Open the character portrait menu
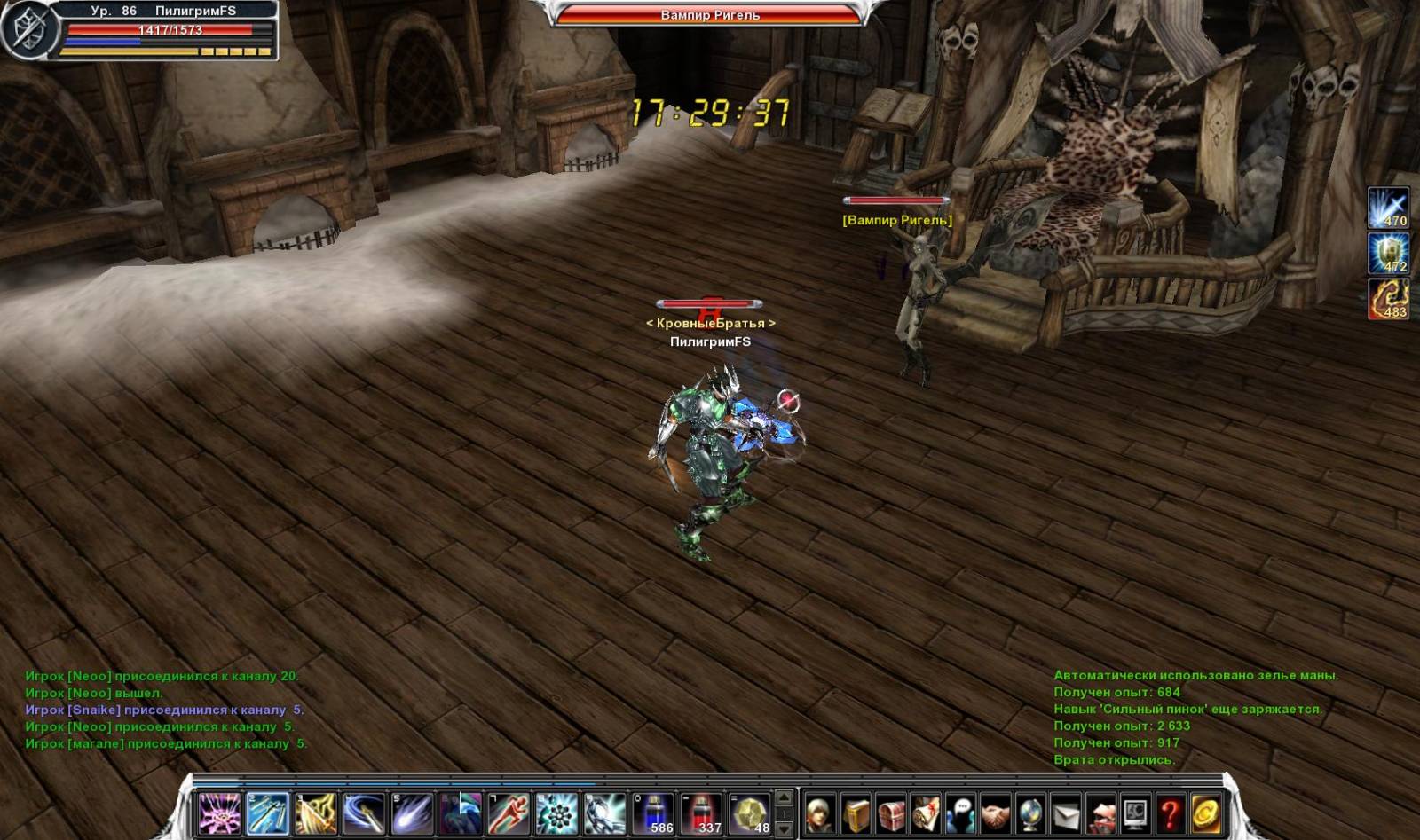 819,813
